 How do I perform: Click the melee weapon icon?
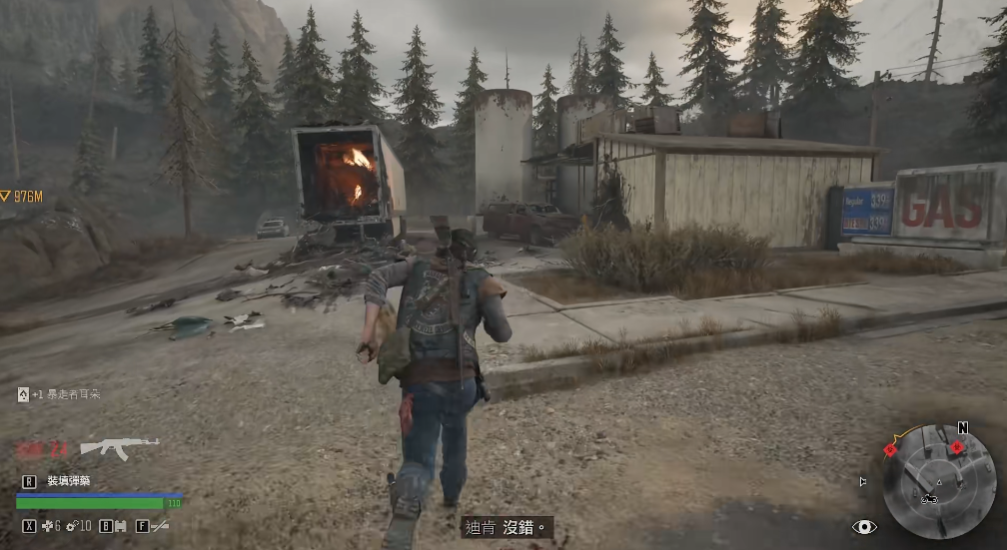(158, 525)
